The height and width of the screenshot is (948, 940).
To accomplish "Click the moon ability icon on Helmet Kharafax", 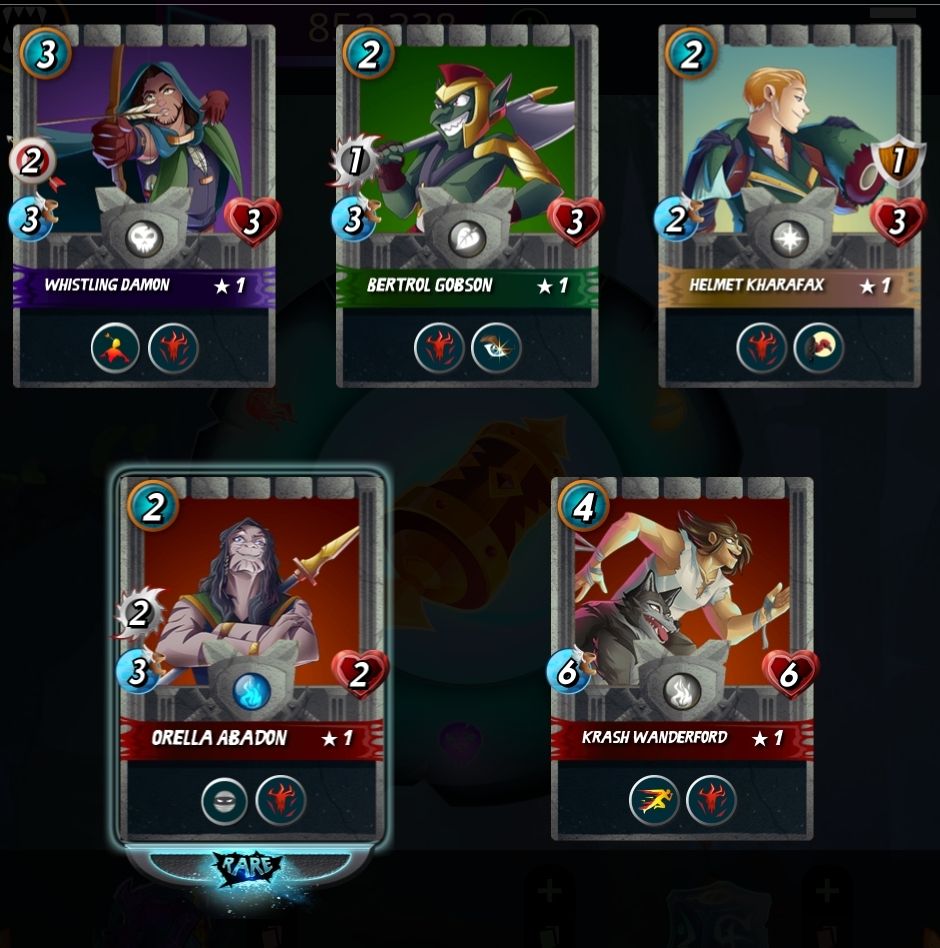I will coord(819,348).
